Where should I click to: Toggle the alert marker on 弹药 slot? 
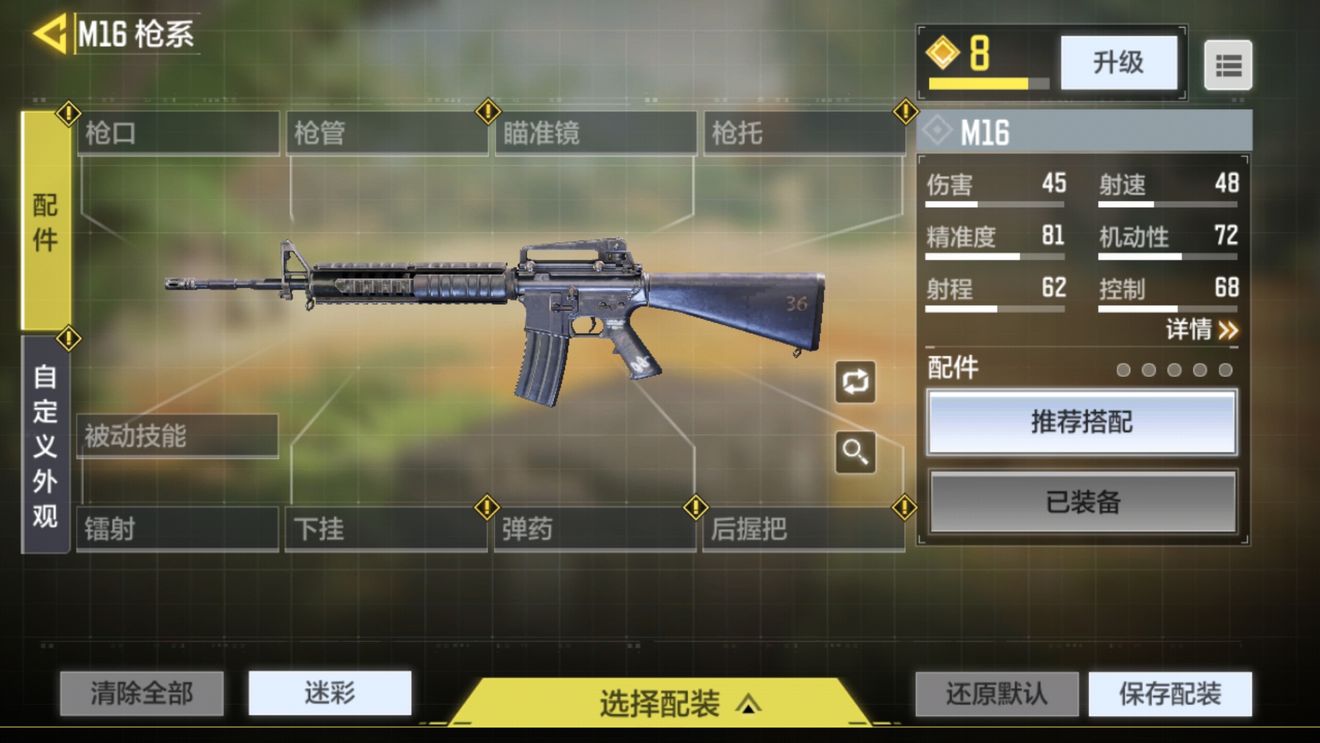(x=487, y=508)
